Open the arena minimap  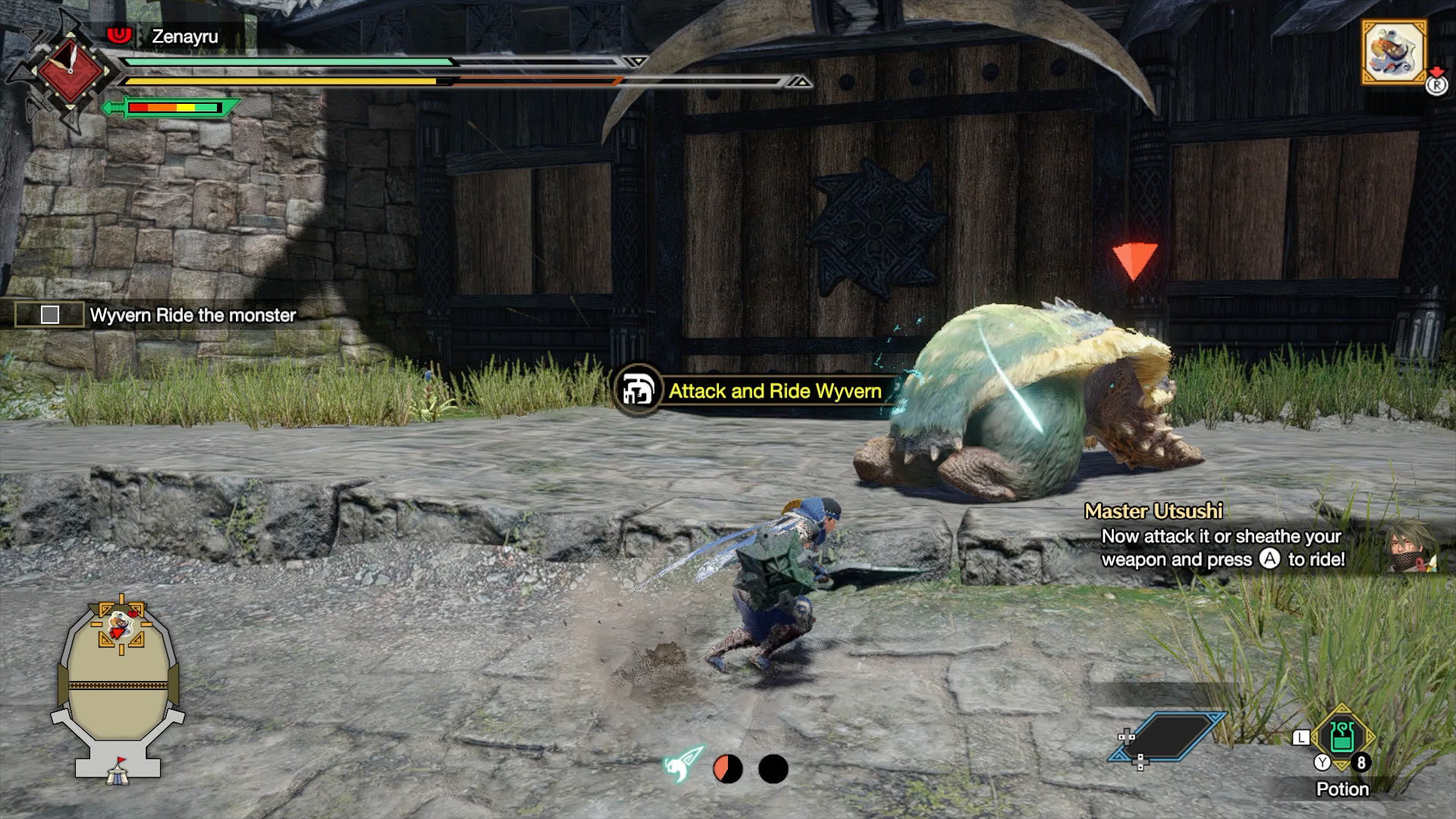pyautogui.click(x=118, y=686)
